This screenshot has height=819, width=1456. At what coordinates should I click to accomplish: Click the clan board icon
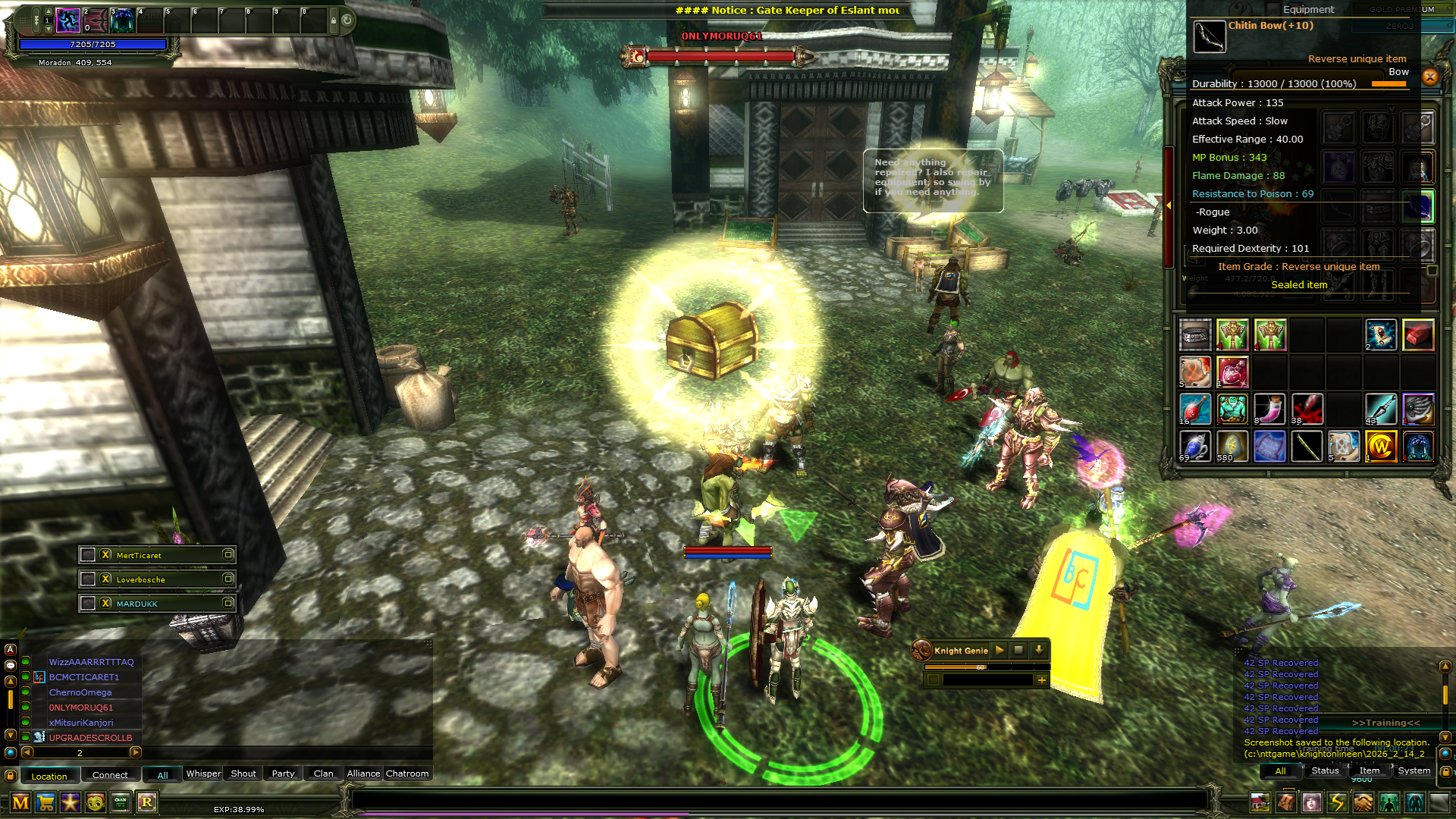[121, 802]
